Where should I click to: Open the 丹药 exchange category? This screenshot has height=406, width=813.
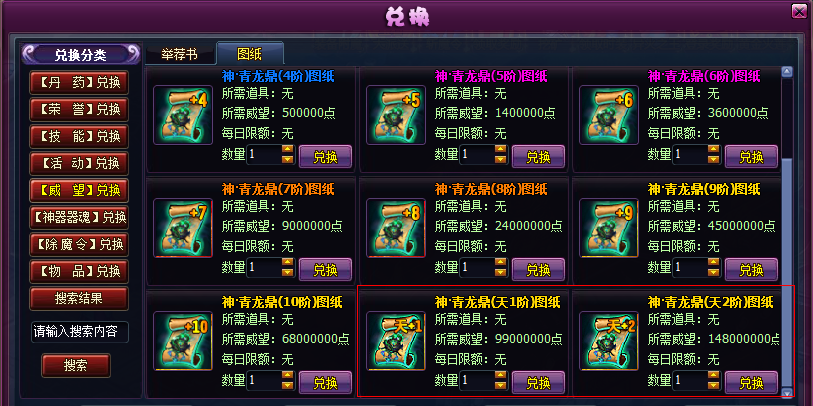pyautogui.click(x=80, y=81)
